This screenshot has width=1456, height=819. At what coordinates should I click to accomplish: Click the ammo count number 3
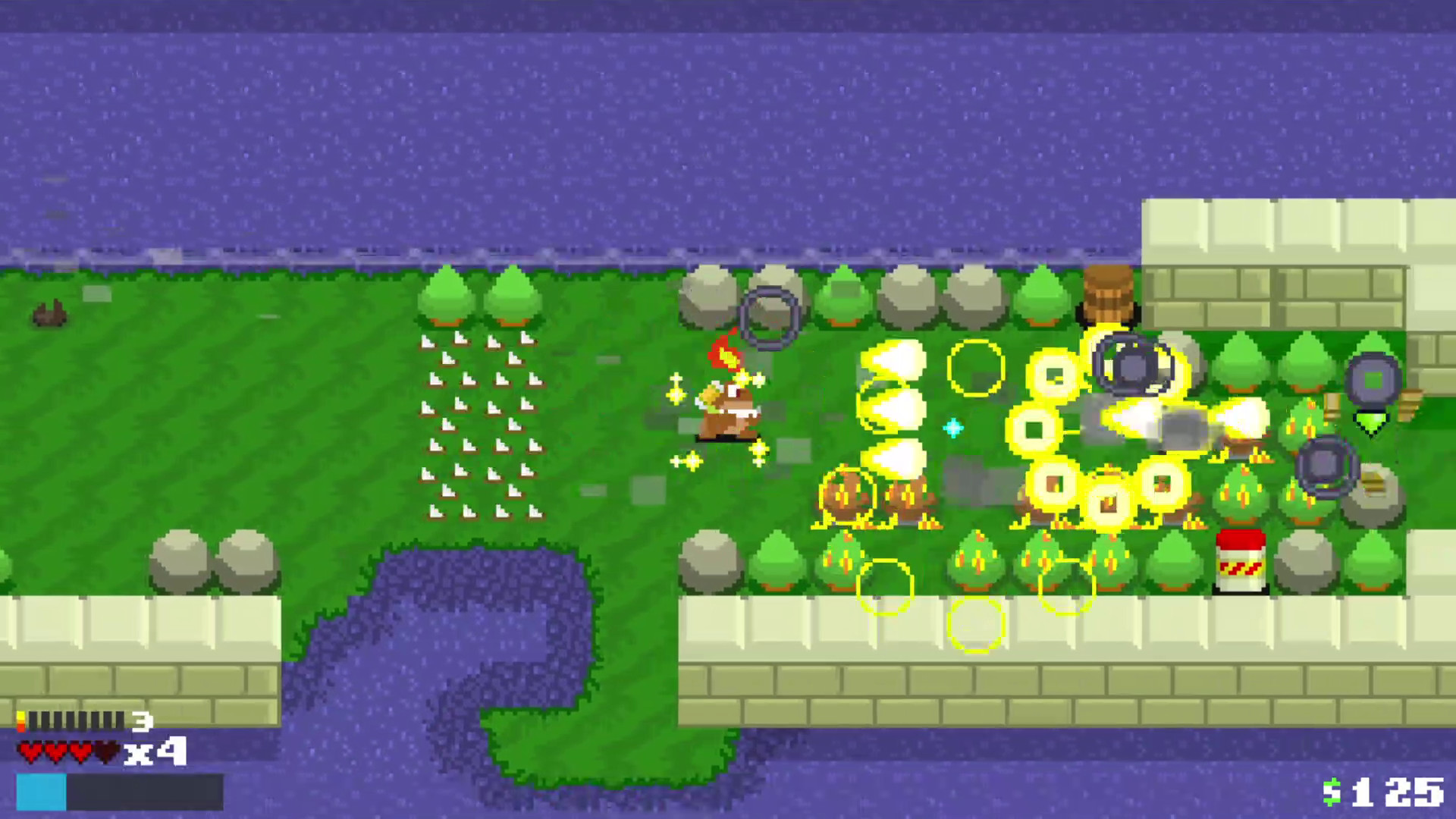140,723
